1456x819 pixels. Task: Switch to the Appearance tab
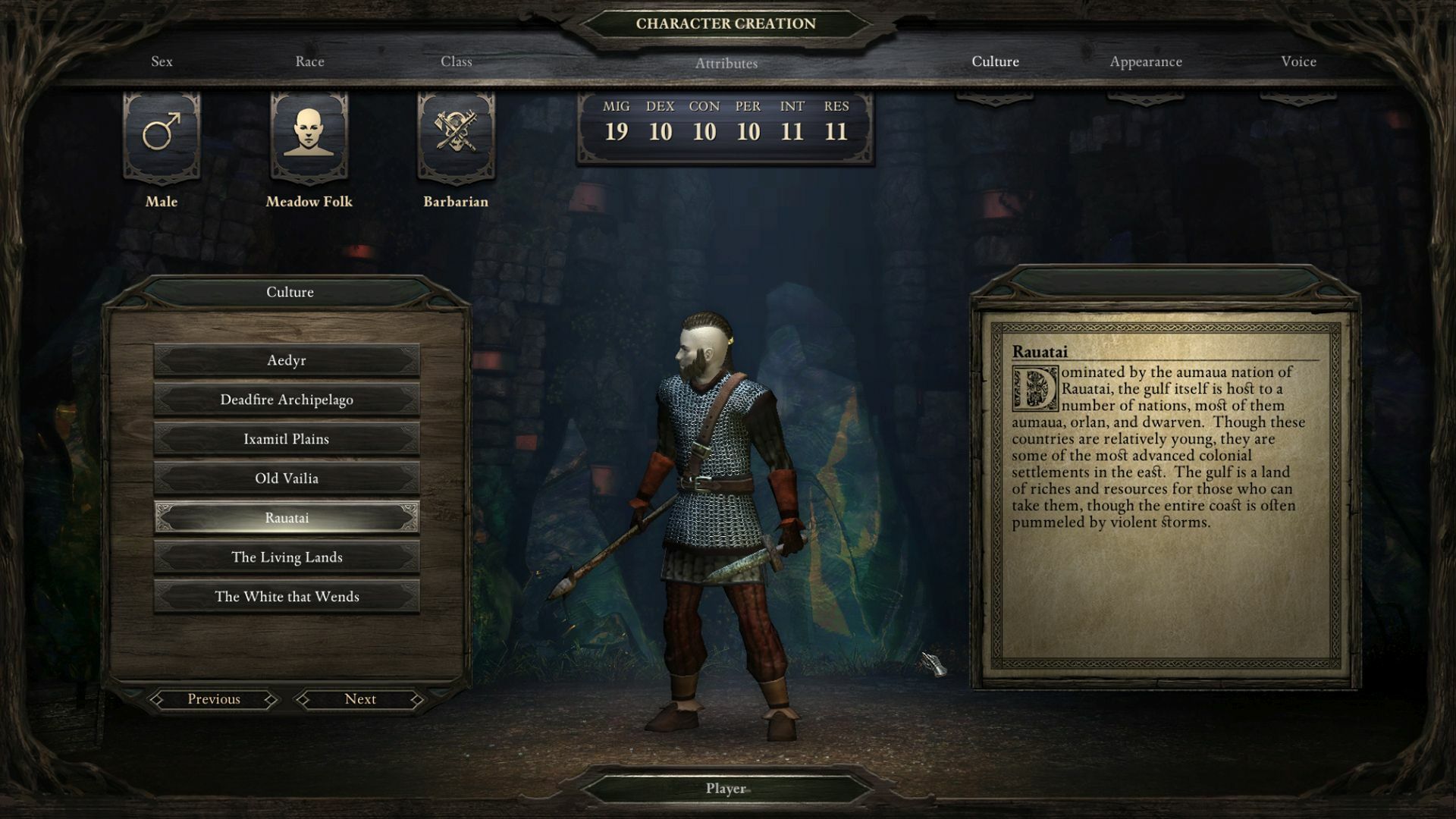(x=1144, y=61)
